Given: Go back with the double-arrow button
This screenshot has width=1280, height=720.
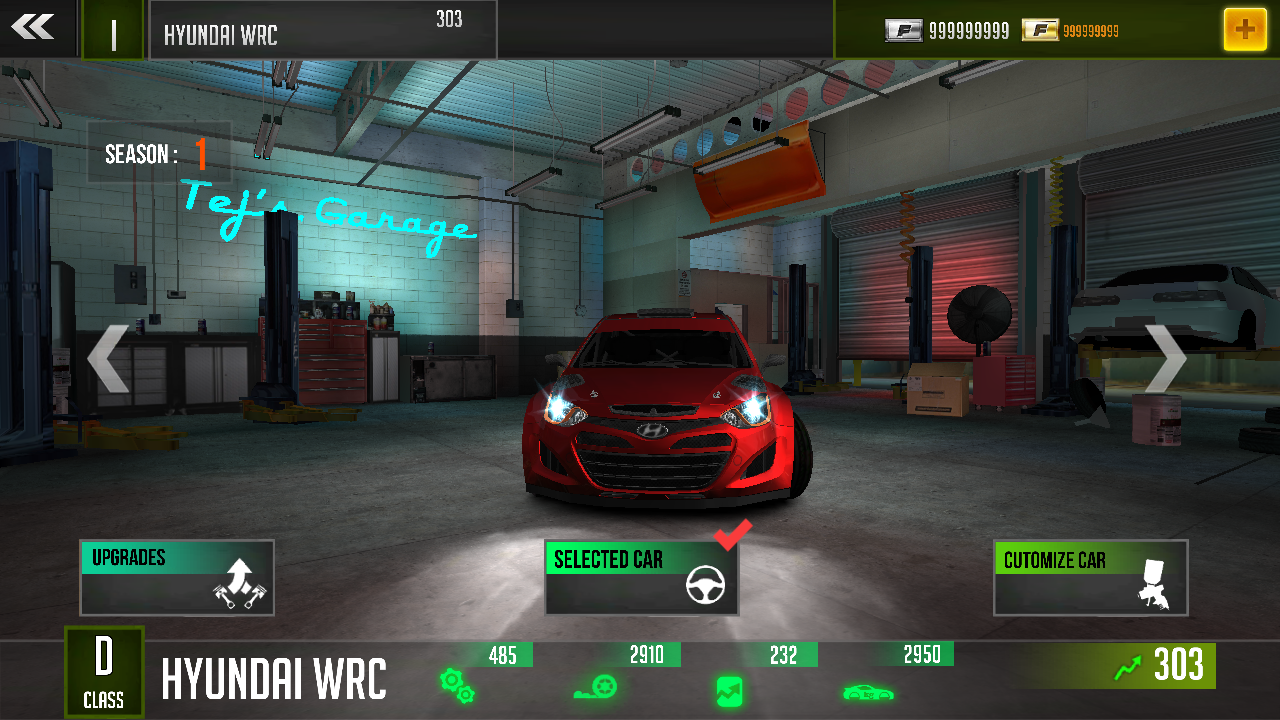Looking at the screenshot, I should click(x=34, y=28).
